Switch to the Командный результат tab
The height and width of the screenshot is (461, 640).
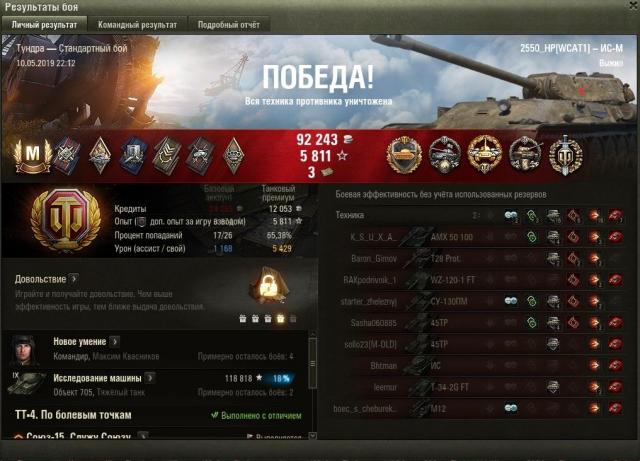pyautogui.click(x=136, y=24)
